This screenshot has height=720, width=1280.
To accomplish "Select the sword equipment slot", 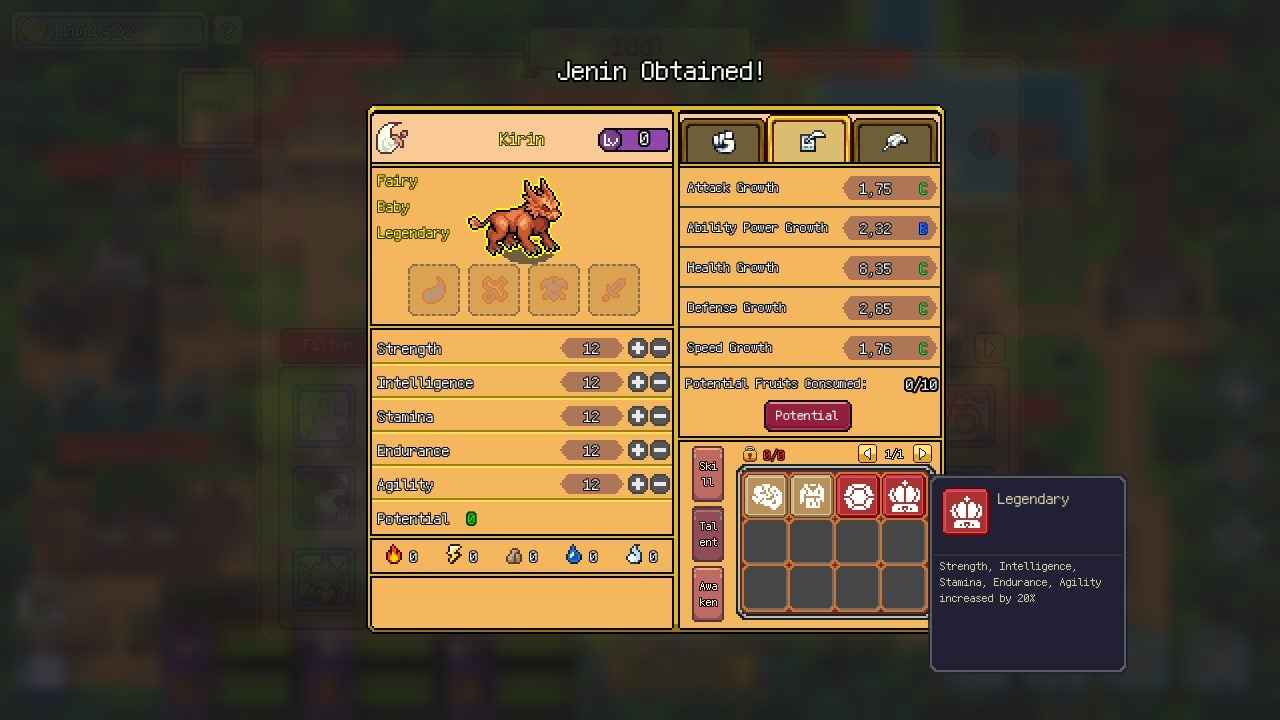I will [x=614, y=290].
